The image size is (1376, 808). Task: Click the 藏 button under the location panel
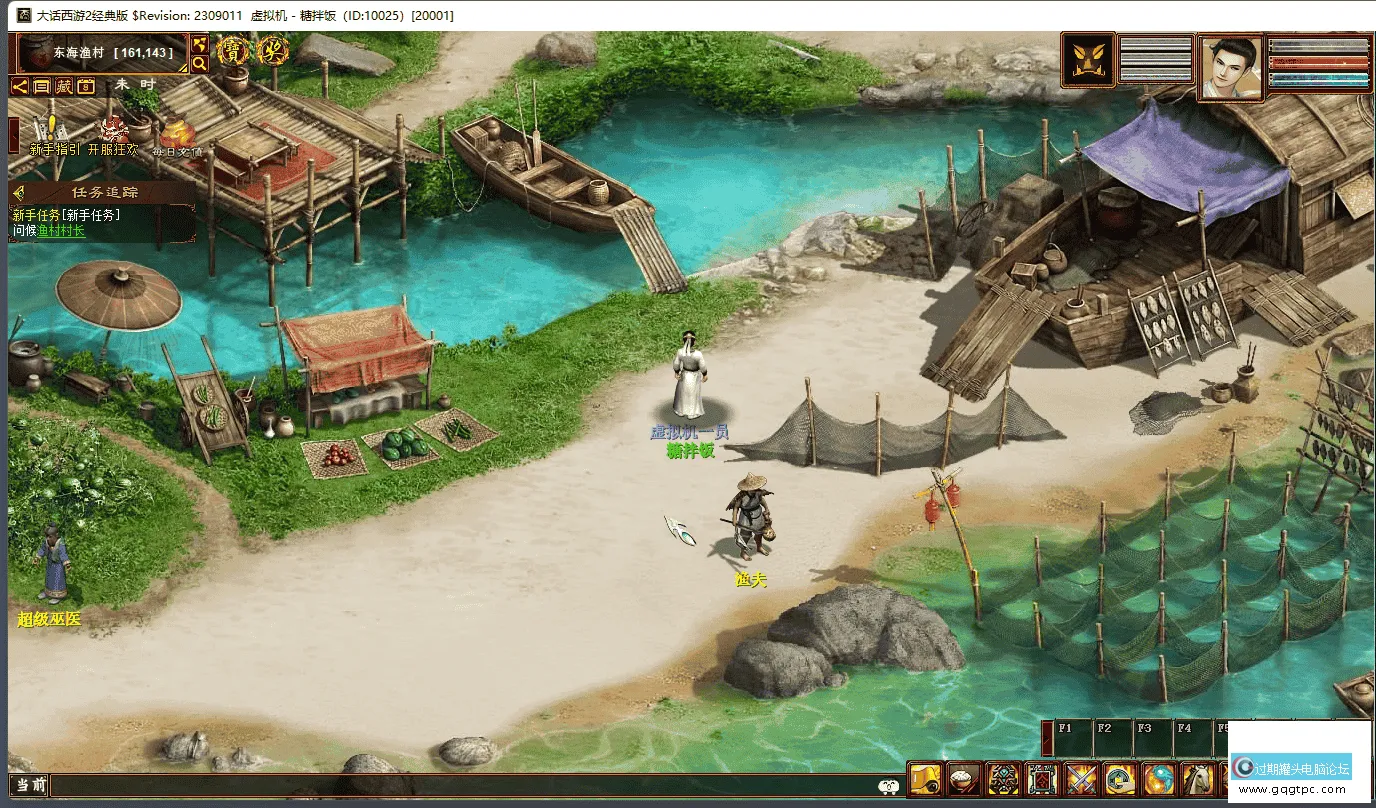click(64, 86)
